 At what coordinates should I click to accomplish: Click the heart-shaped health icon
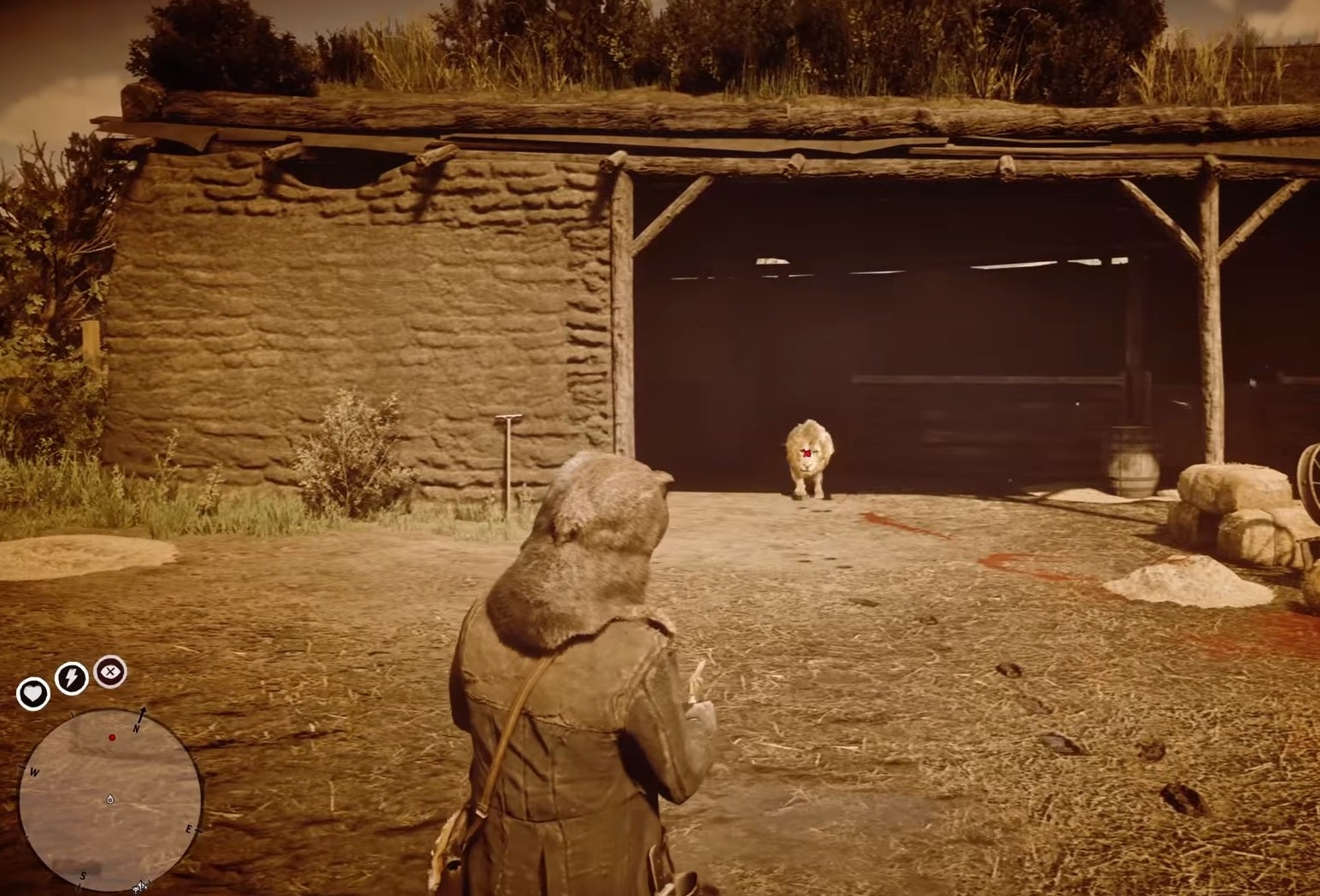[34, 692]
